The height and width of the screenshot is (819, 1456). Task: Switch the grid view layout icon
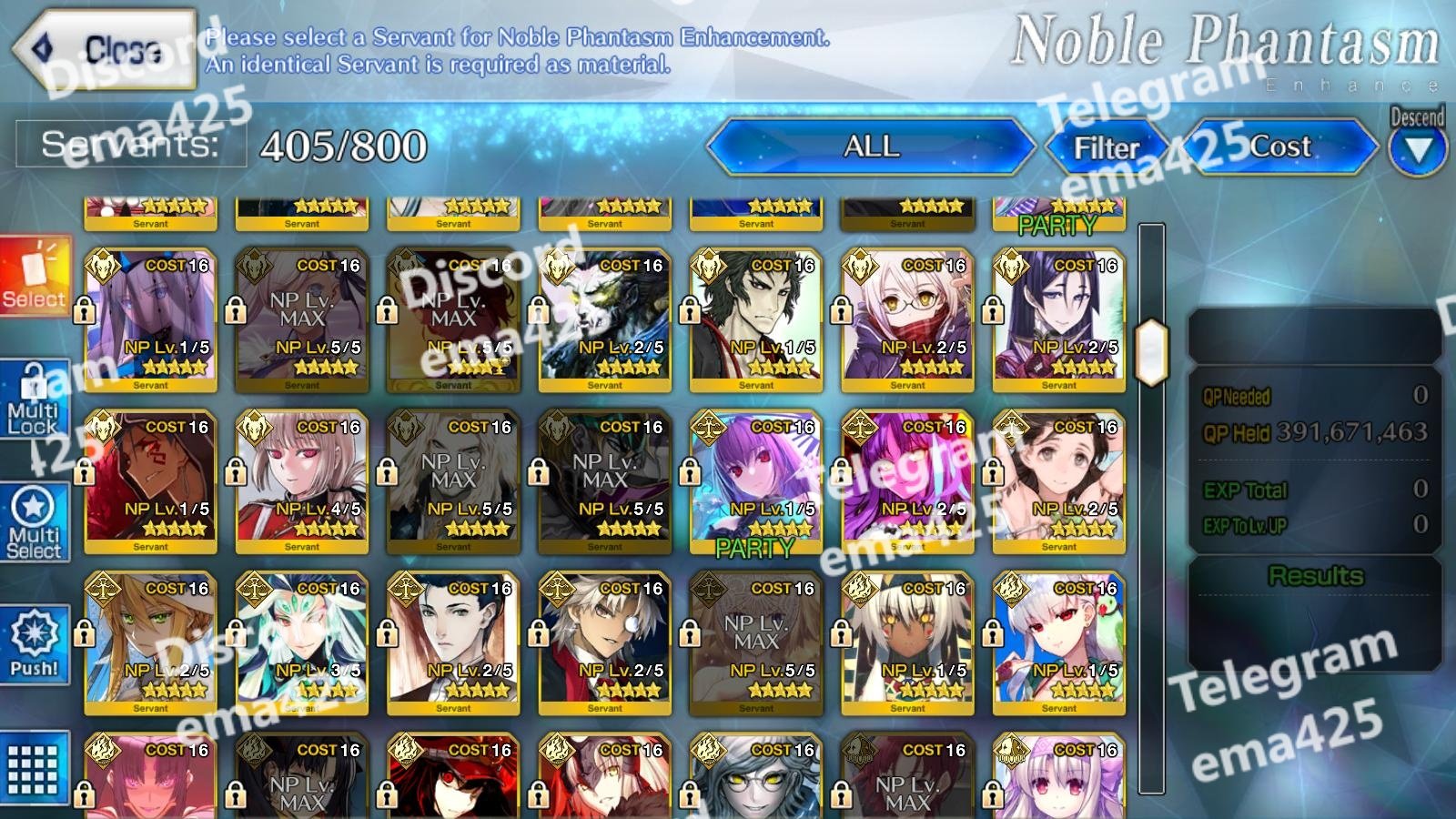point(35,769)
